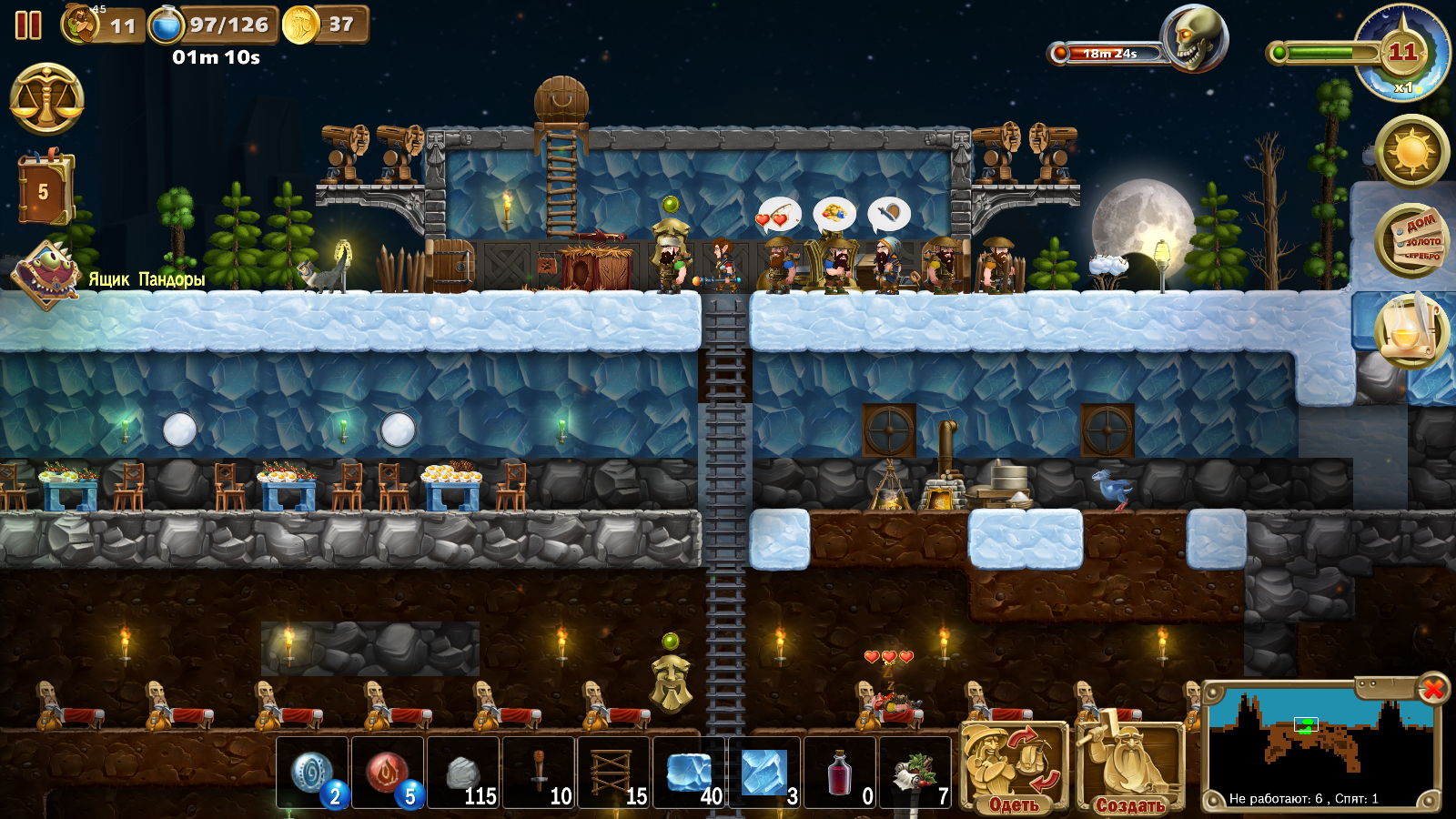Open the scroll with potion recipes button
The image size is (1456, 819).
[x=1410, y=329]
